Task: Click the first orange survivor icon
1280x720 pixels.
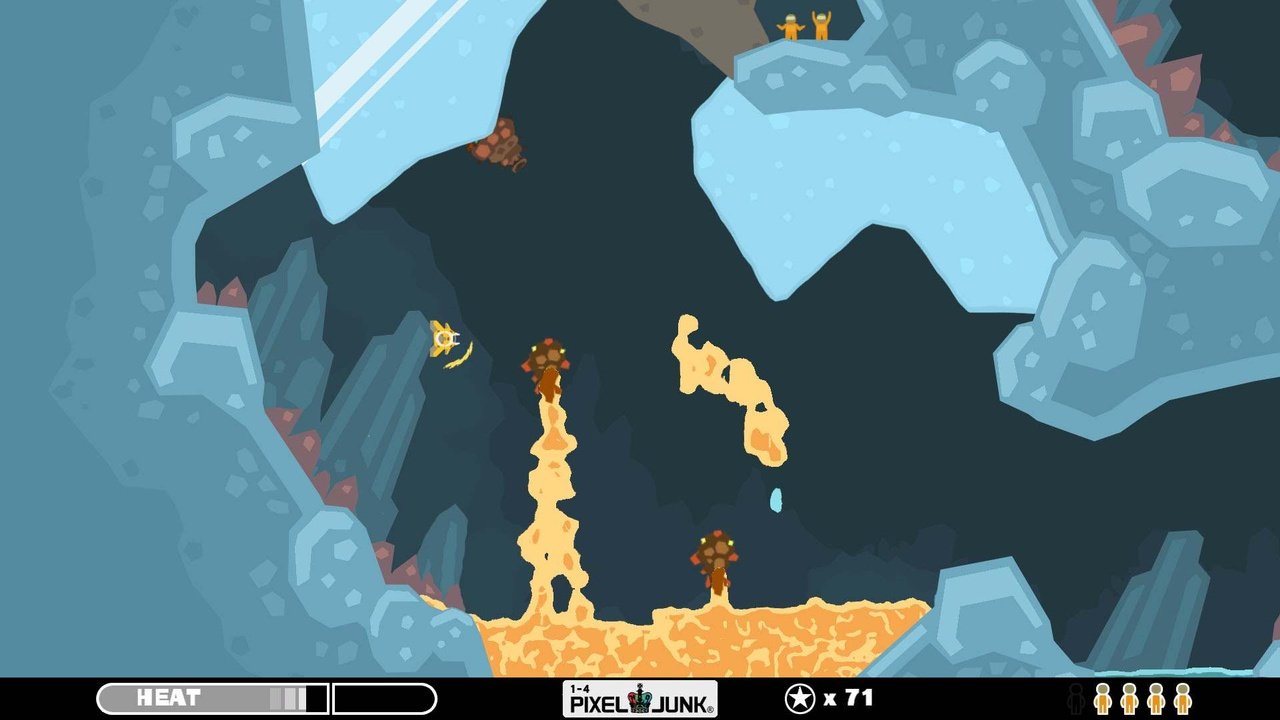Action: 1103,699
